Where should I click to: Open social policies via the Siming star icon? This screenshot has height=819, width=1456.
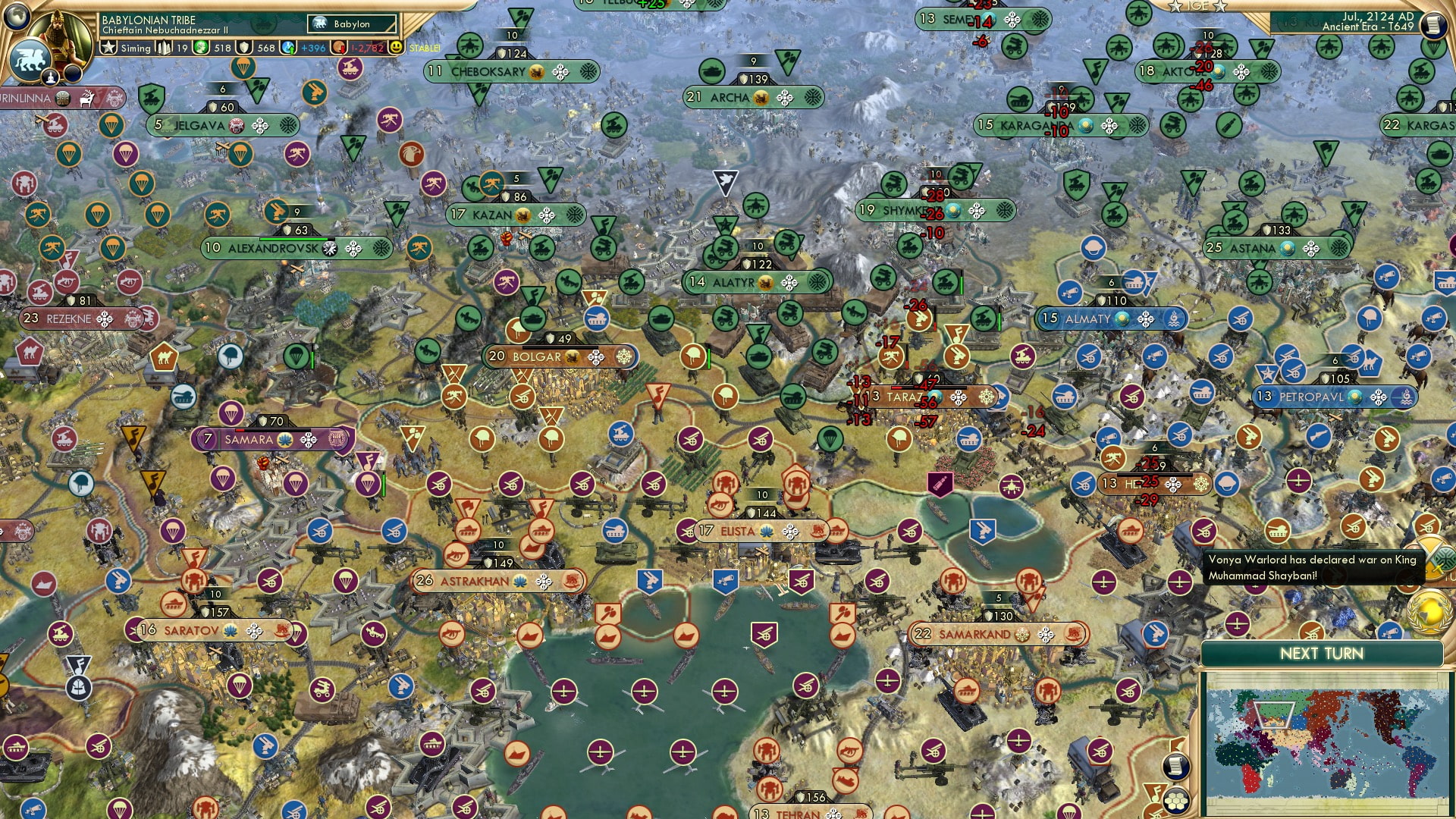[x=108, y=47]
